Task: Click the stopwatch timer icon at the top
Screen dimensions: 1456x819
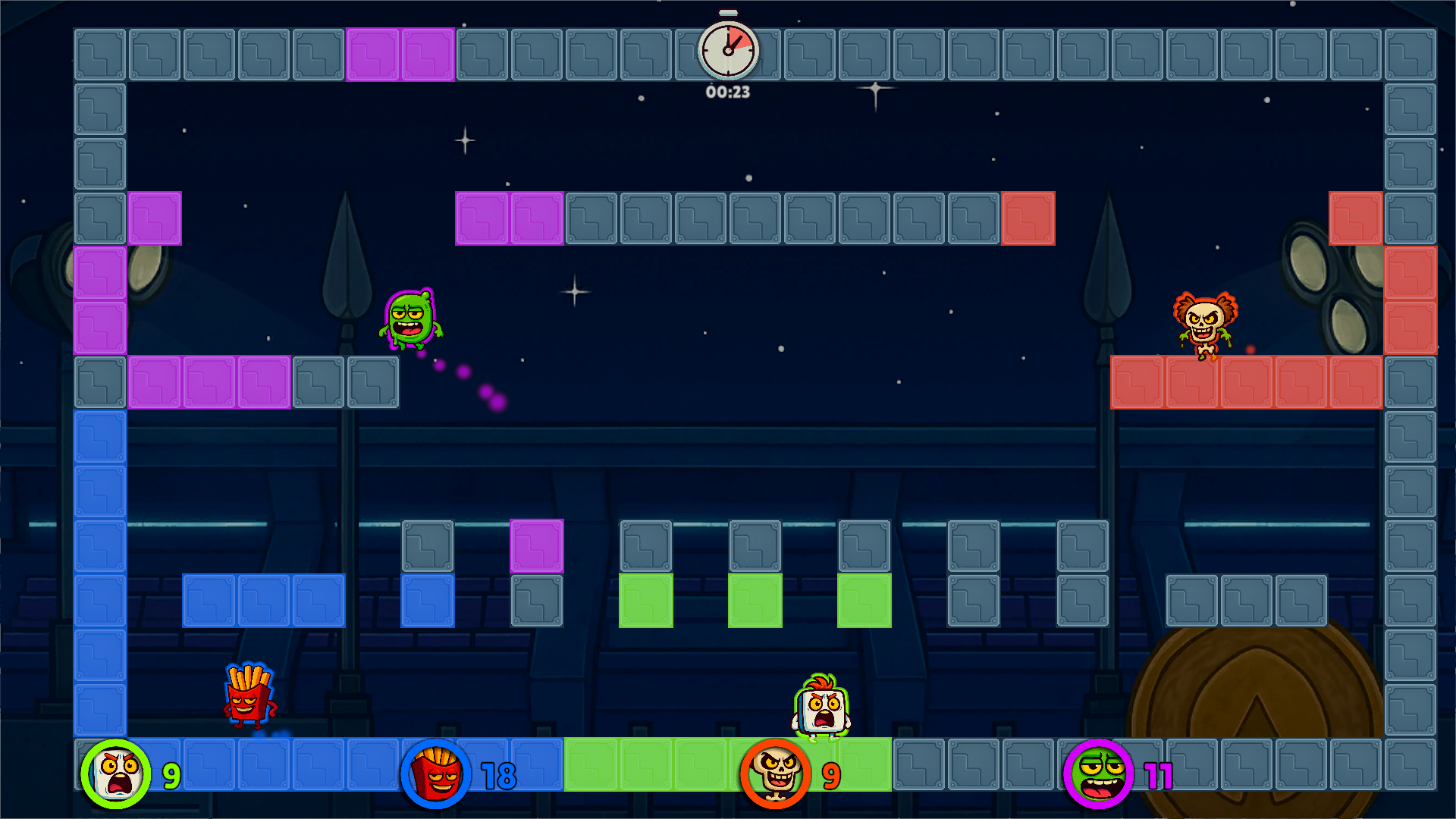Action: 726,49
